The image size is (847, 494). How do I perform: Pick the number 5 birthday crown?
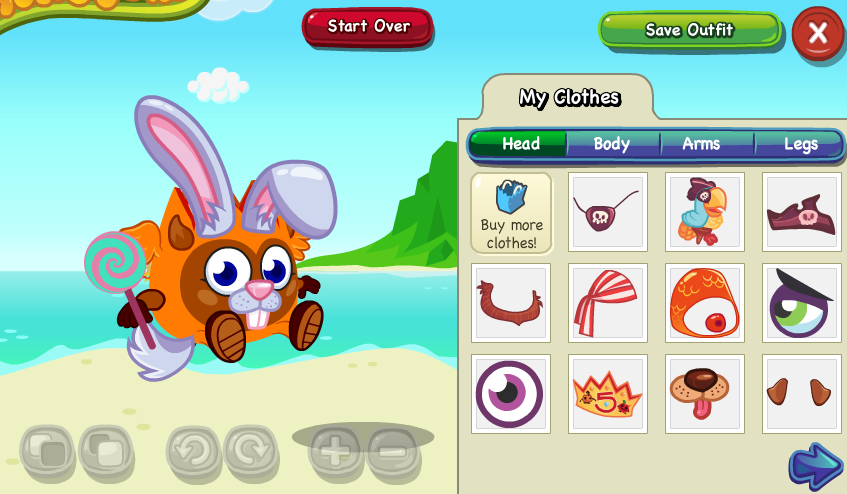pos(607,394)
